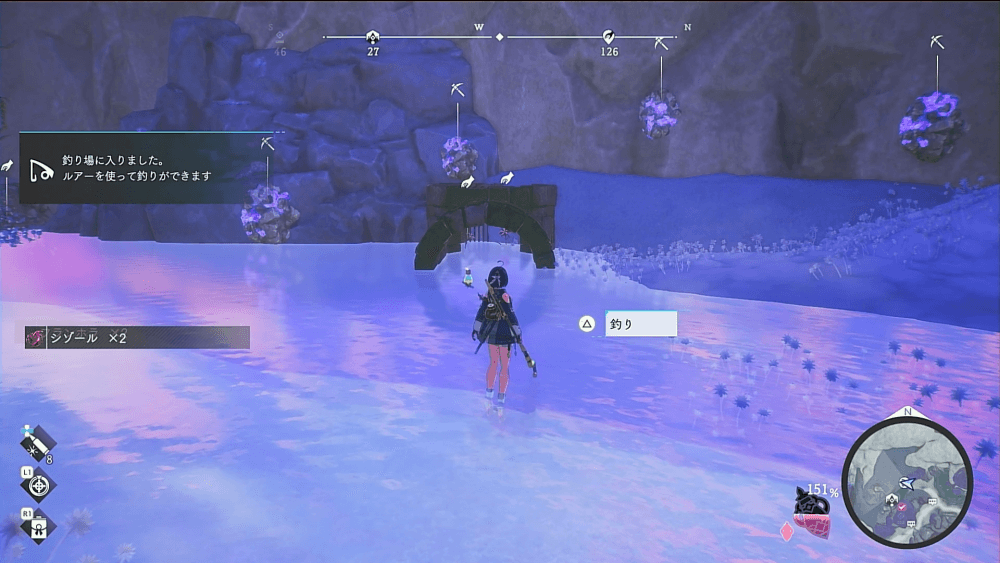Select the 釣り fishing prompt label
The height and width of the screenshot is (563, 1000).
pyautogui.click(x=640, y=324)
